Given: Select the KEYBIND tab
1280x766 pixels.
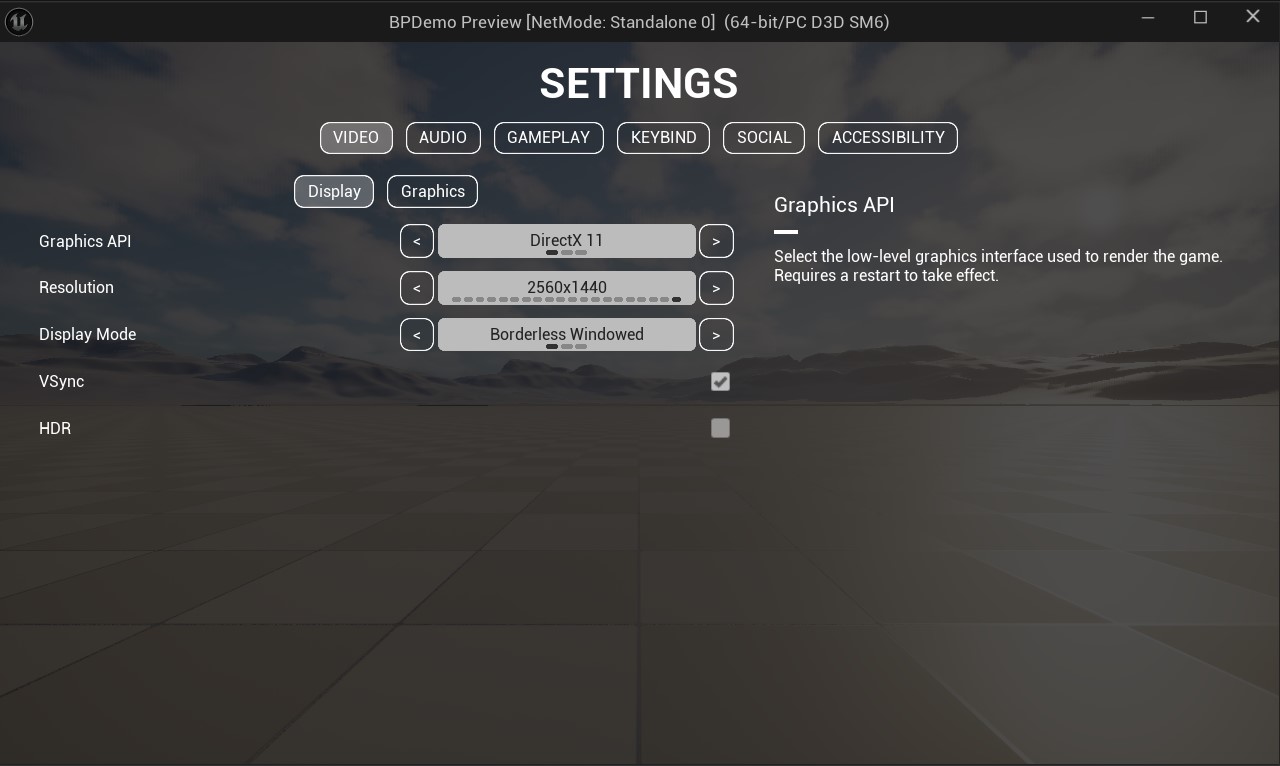Looking at the screenshot, I should pyautogui.click(x=663, y=137).
